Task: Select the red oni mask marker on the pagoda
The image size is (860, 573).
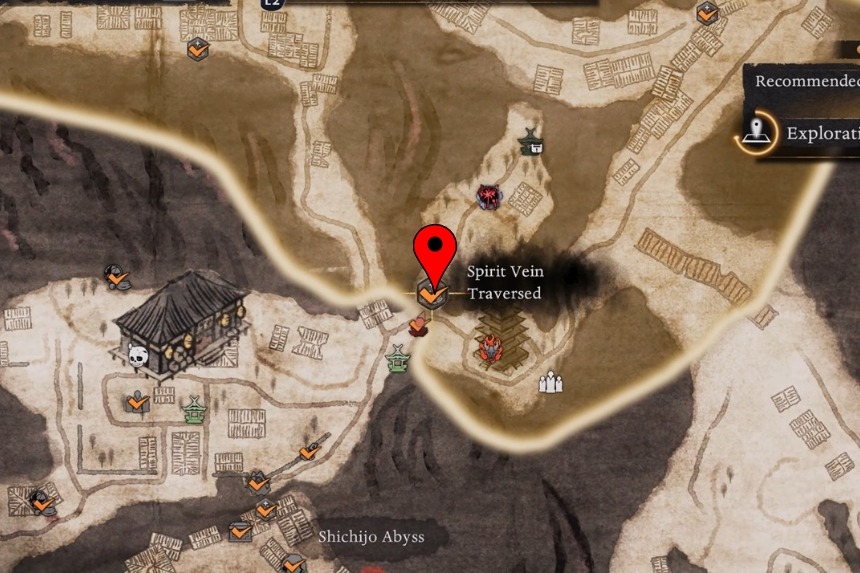Action: click(490, 348)
